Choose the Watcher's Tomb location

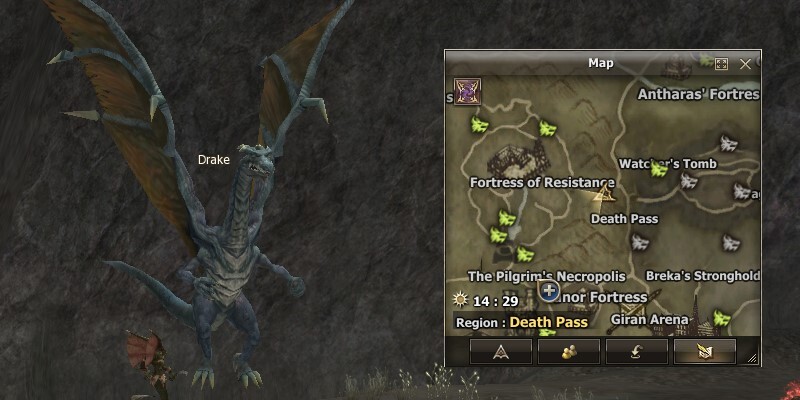pyautogui.click(x=667, y=164)
